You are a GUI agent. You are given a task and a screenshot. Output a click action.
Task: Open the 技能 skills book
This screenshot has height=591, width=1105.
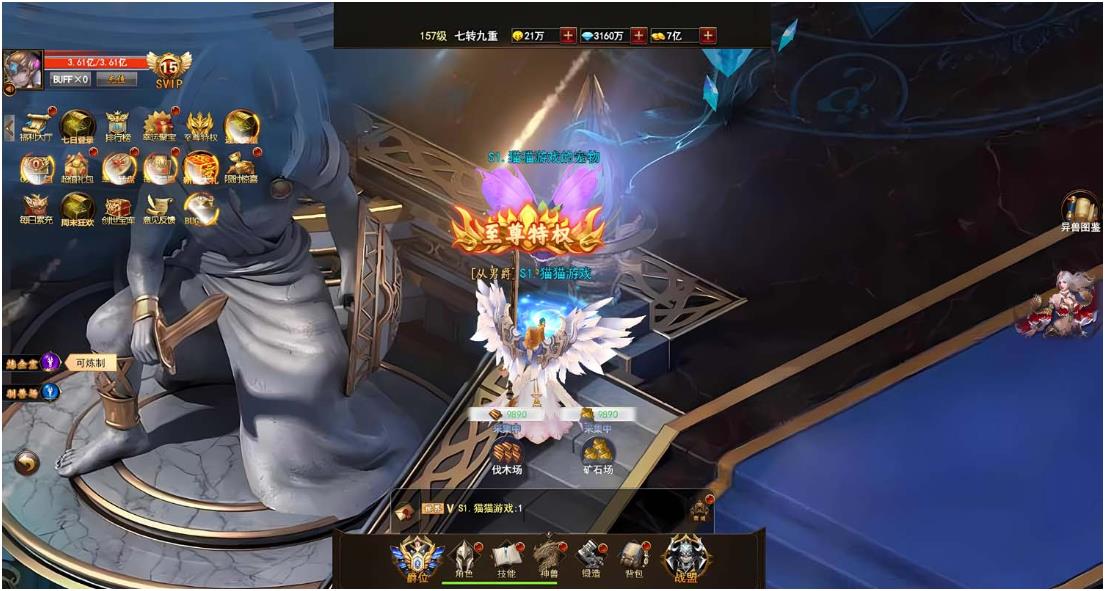coord(506,556)
